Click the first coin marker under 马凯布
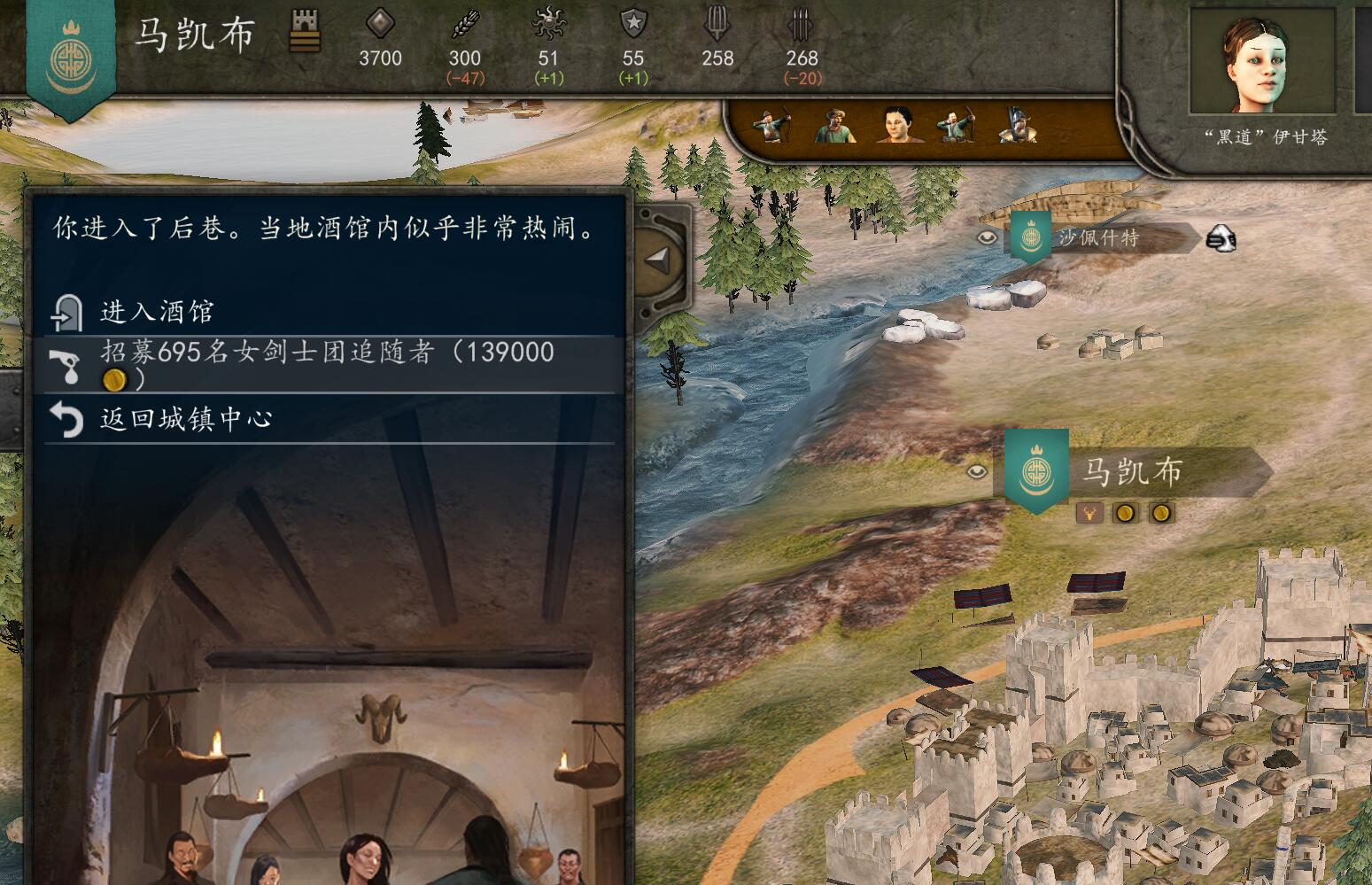Viewport: 1372px width, 885px height. 1125,513
